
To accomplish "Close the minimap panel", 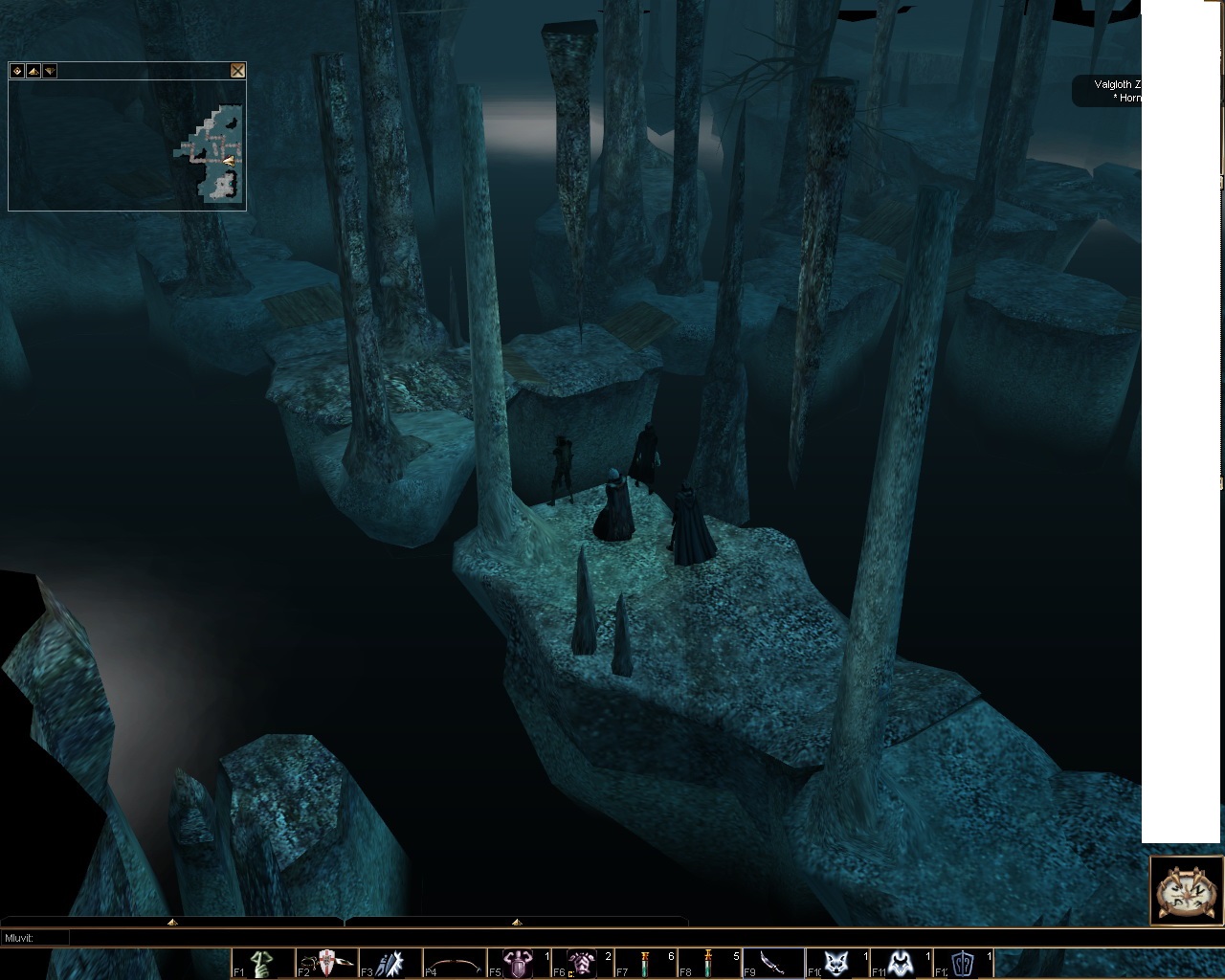I will tap(237, 71).
